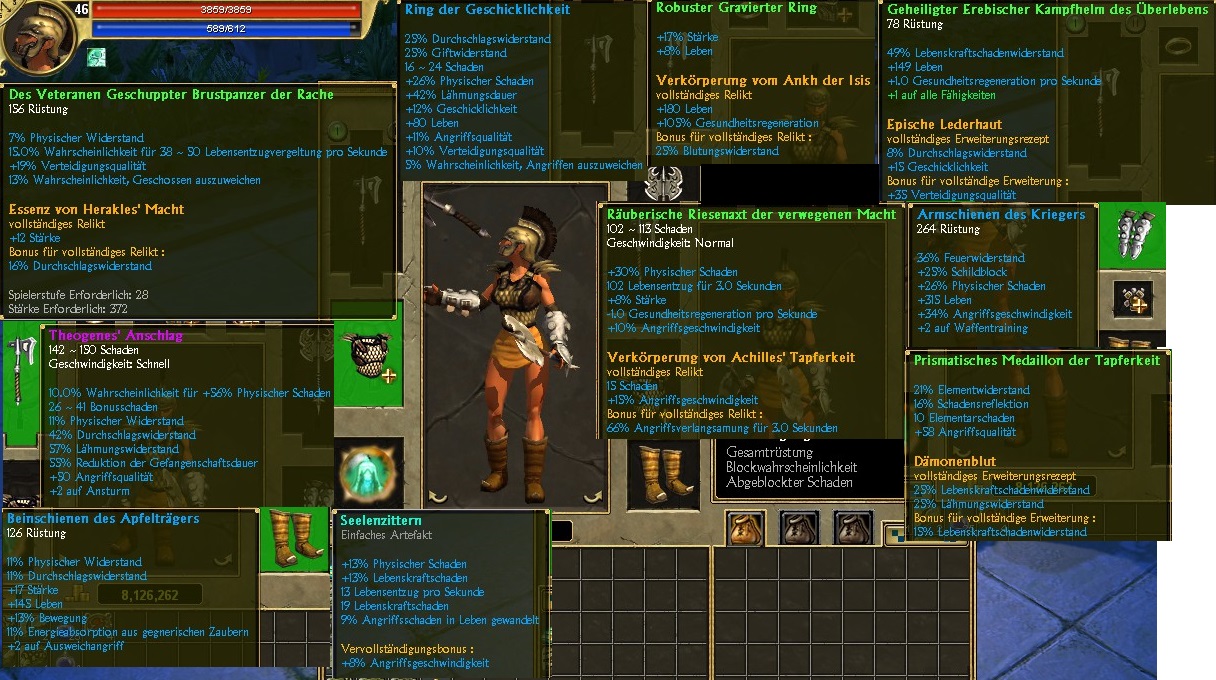Open the golden inventory bag tab
The height and width of the screenshot is (680, 1216).
[745, 527]
